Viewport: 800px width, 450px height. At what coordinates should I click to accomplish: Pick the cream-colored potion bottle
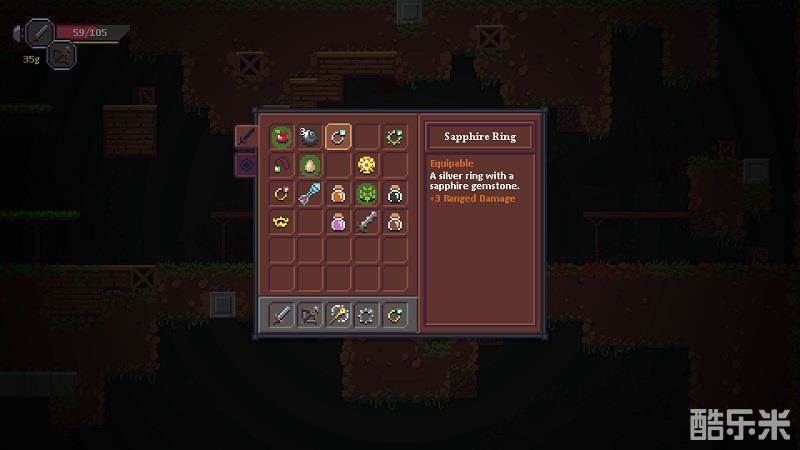pos(397,222)
